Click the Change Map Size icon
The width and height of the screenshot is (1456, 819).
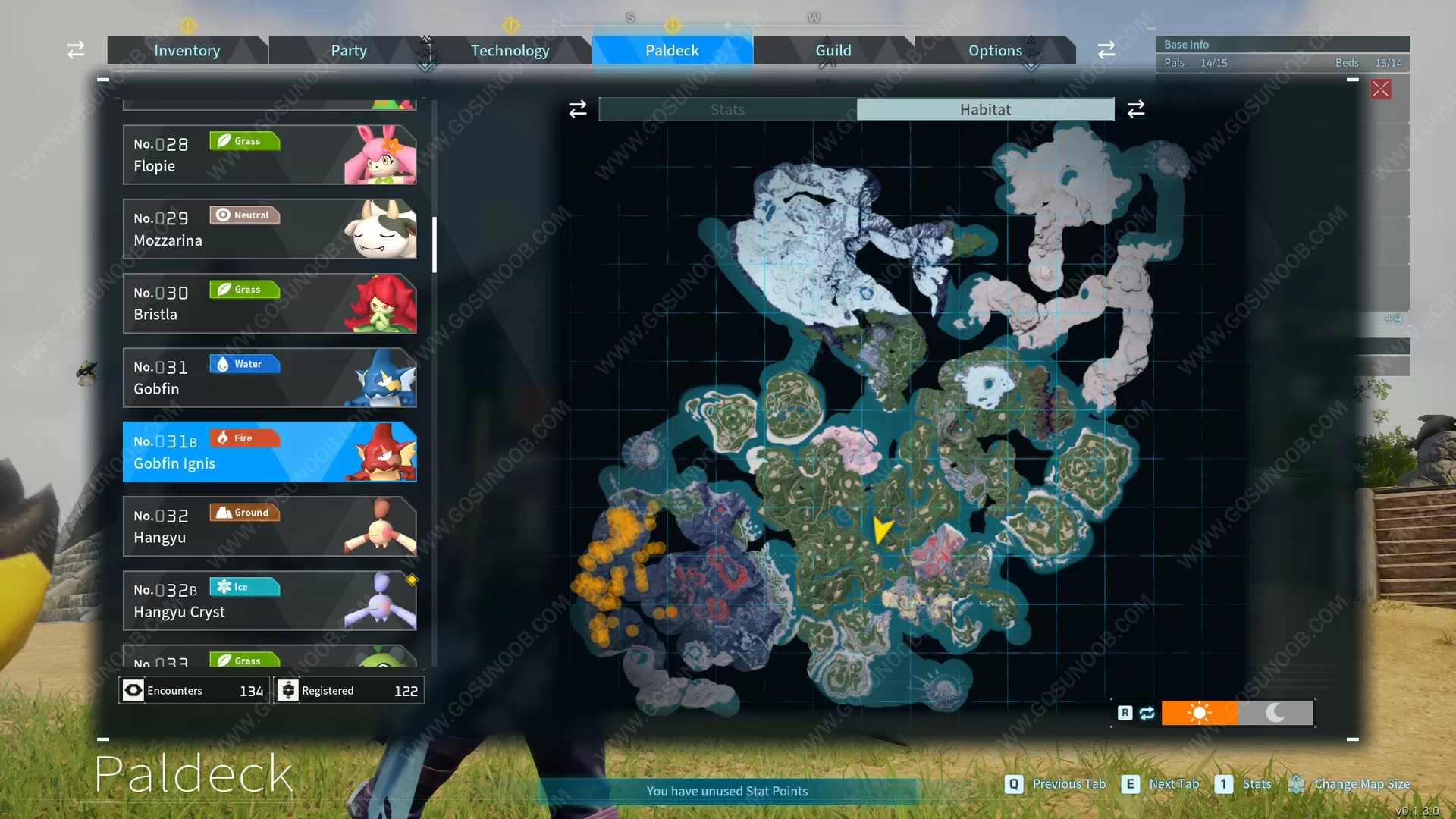point(1298,783)
